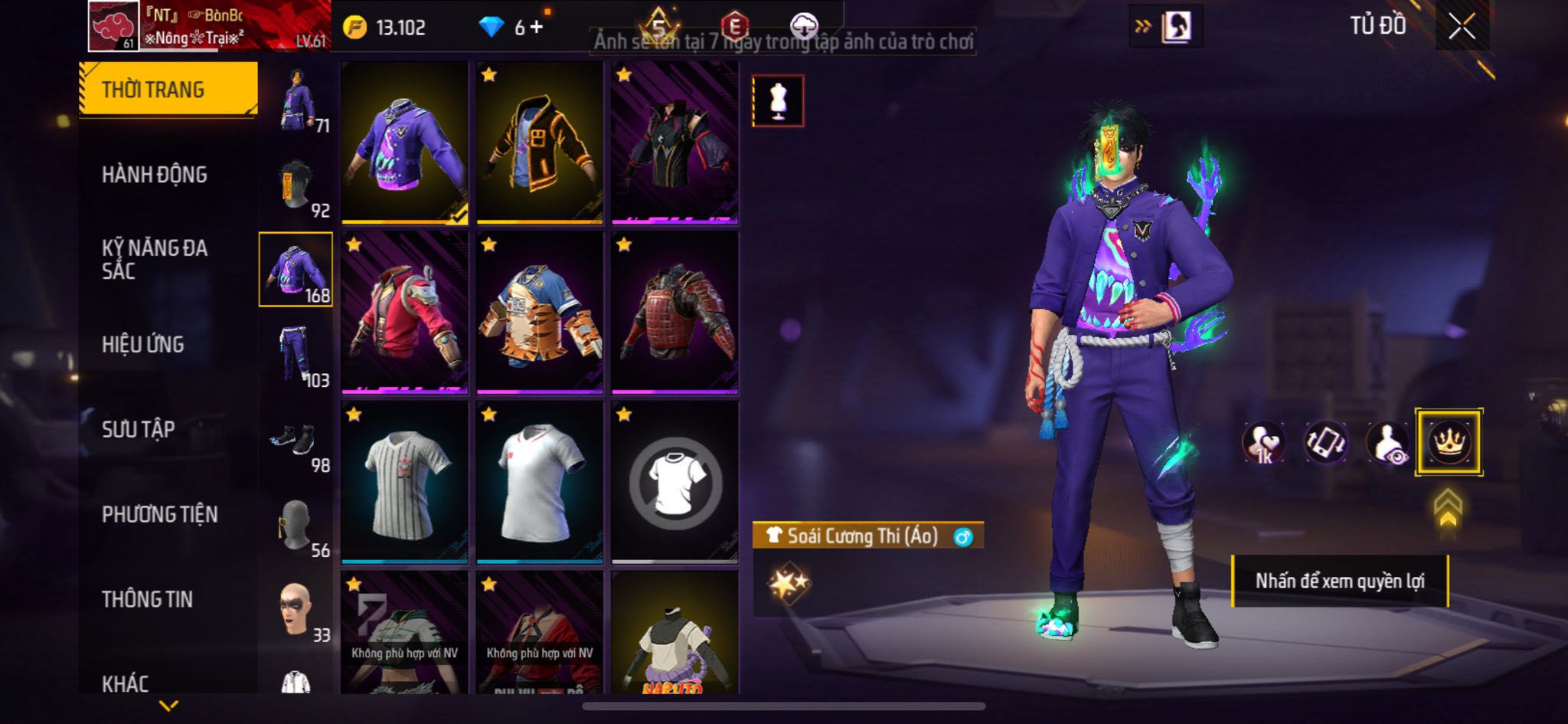
Task: Open the THÔNG TIN tab
Action: (x=148, y=599)
